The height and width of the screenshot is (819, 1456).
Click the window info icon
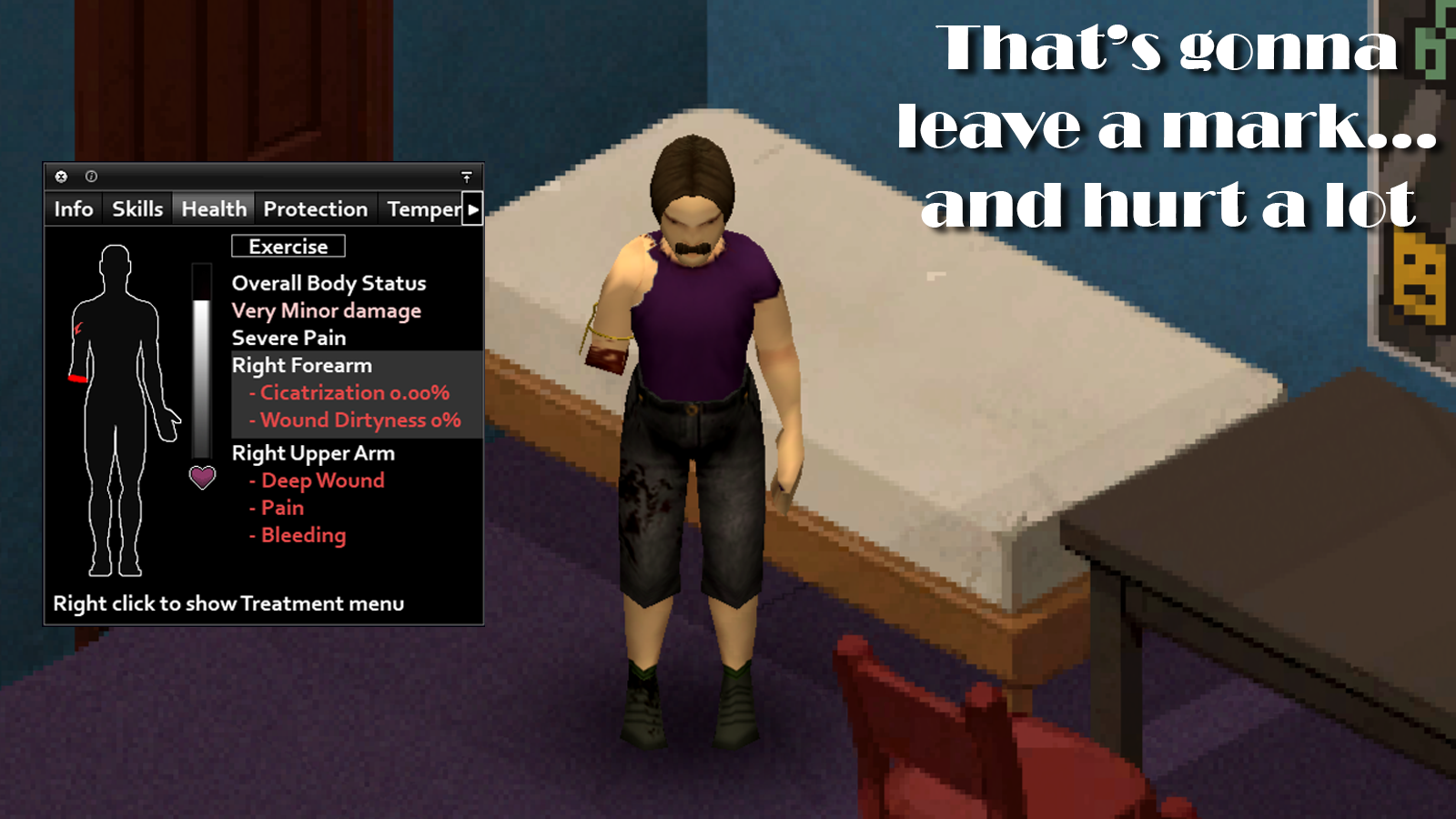pyautogui.click(x=91, y=177)
